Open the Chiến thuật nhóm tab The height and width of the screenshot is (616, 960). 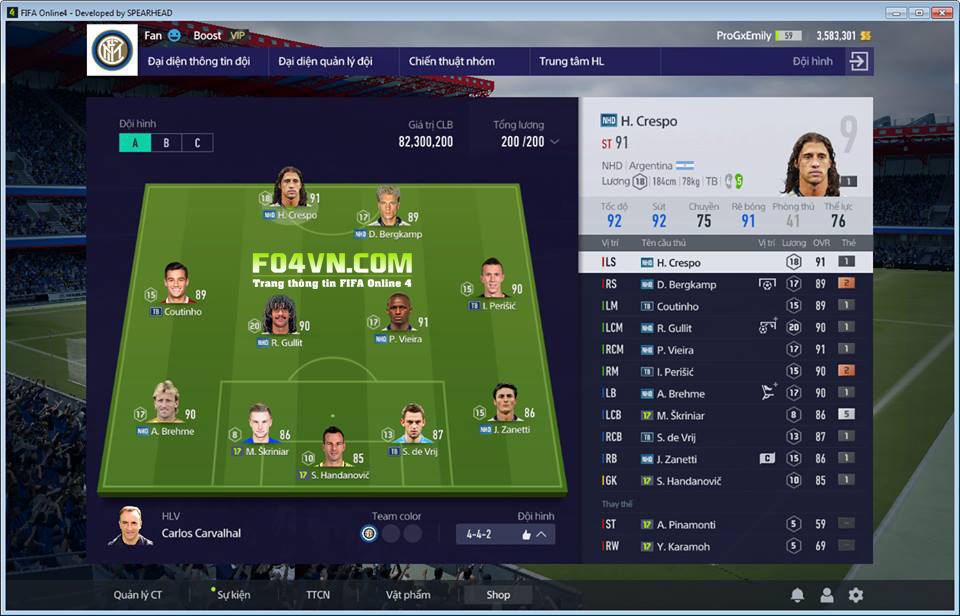point(451,61)
